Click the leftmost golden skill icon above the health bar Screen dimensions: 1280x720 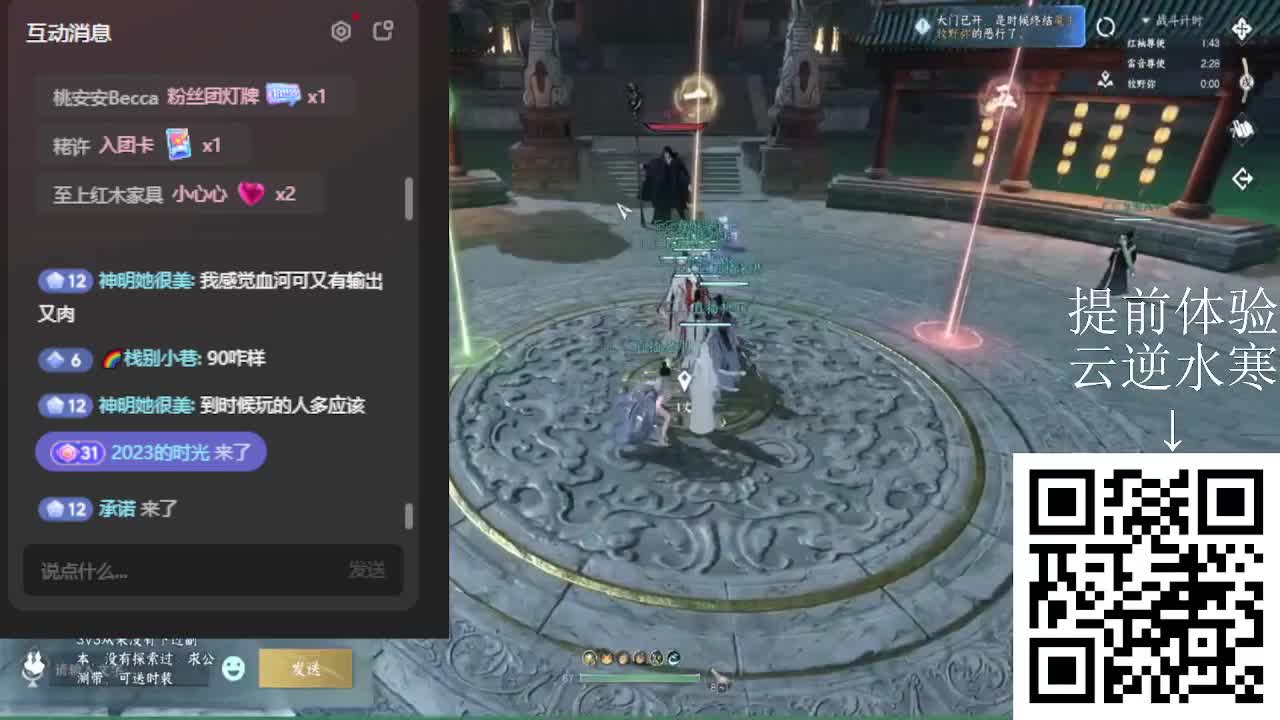tap(589, 658)
